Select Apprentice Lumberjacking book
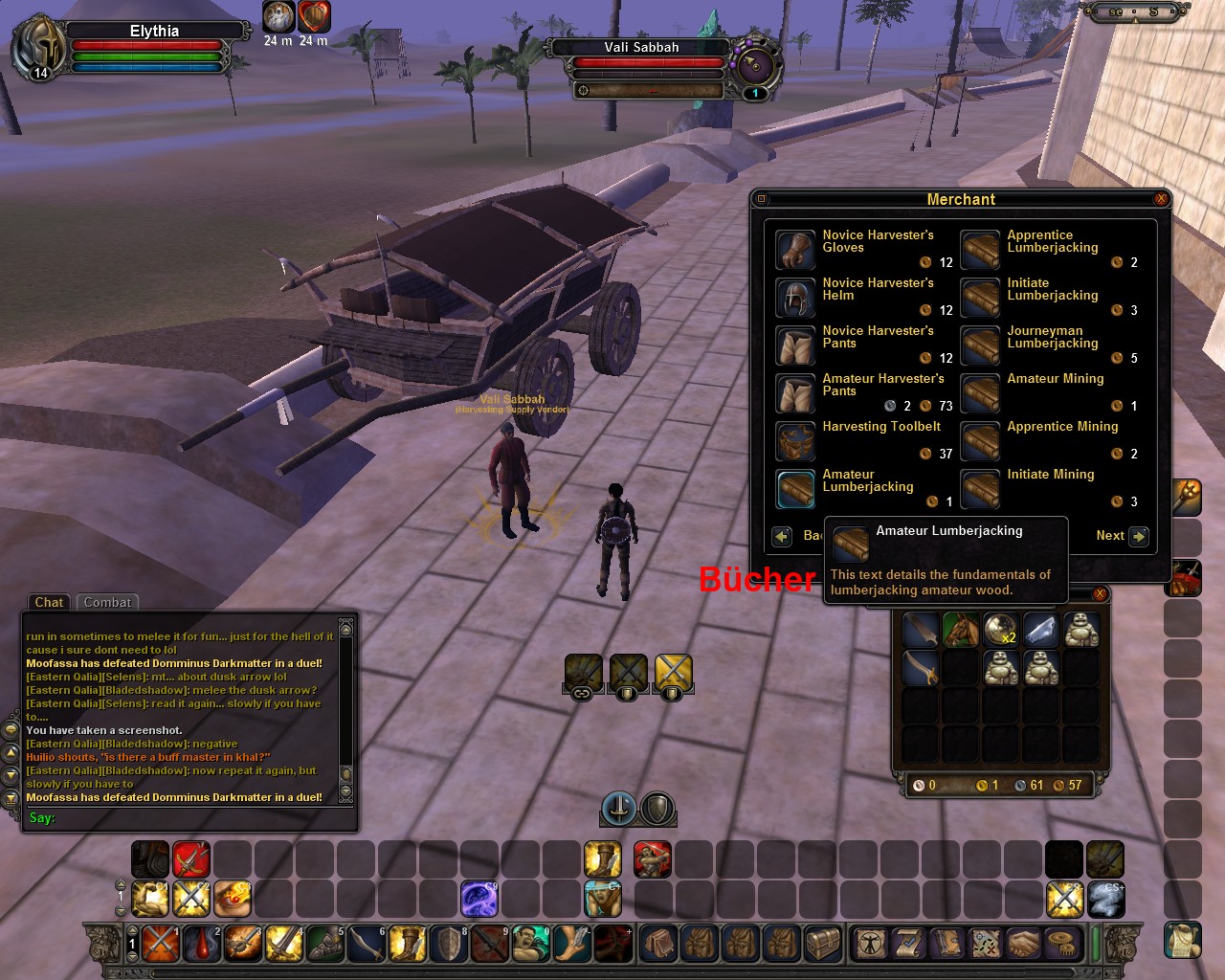Image resolution: width=1225 pixels, height=980 pixels. point(980,249)
